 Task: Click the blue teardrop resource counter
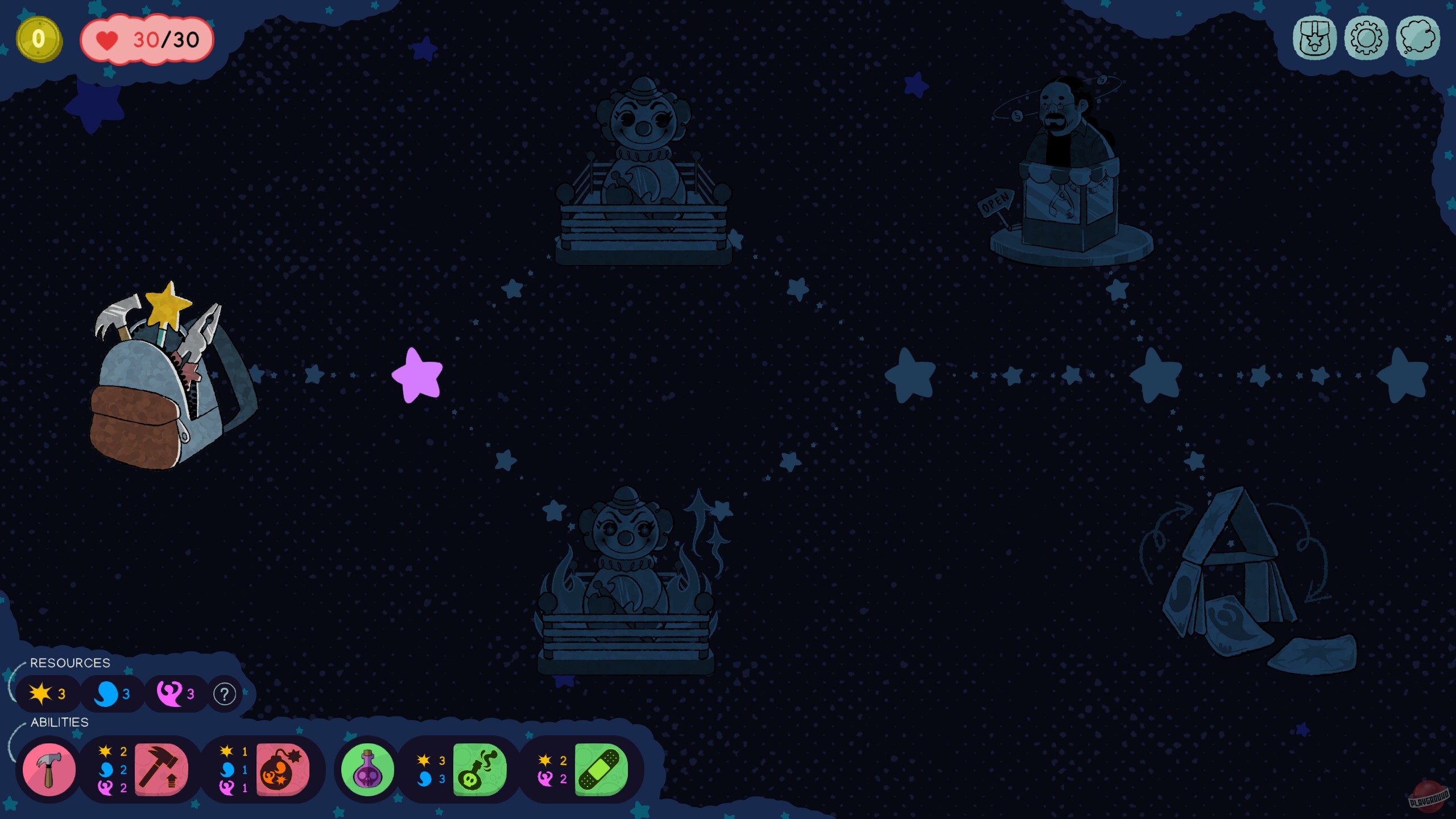(112, 694)
